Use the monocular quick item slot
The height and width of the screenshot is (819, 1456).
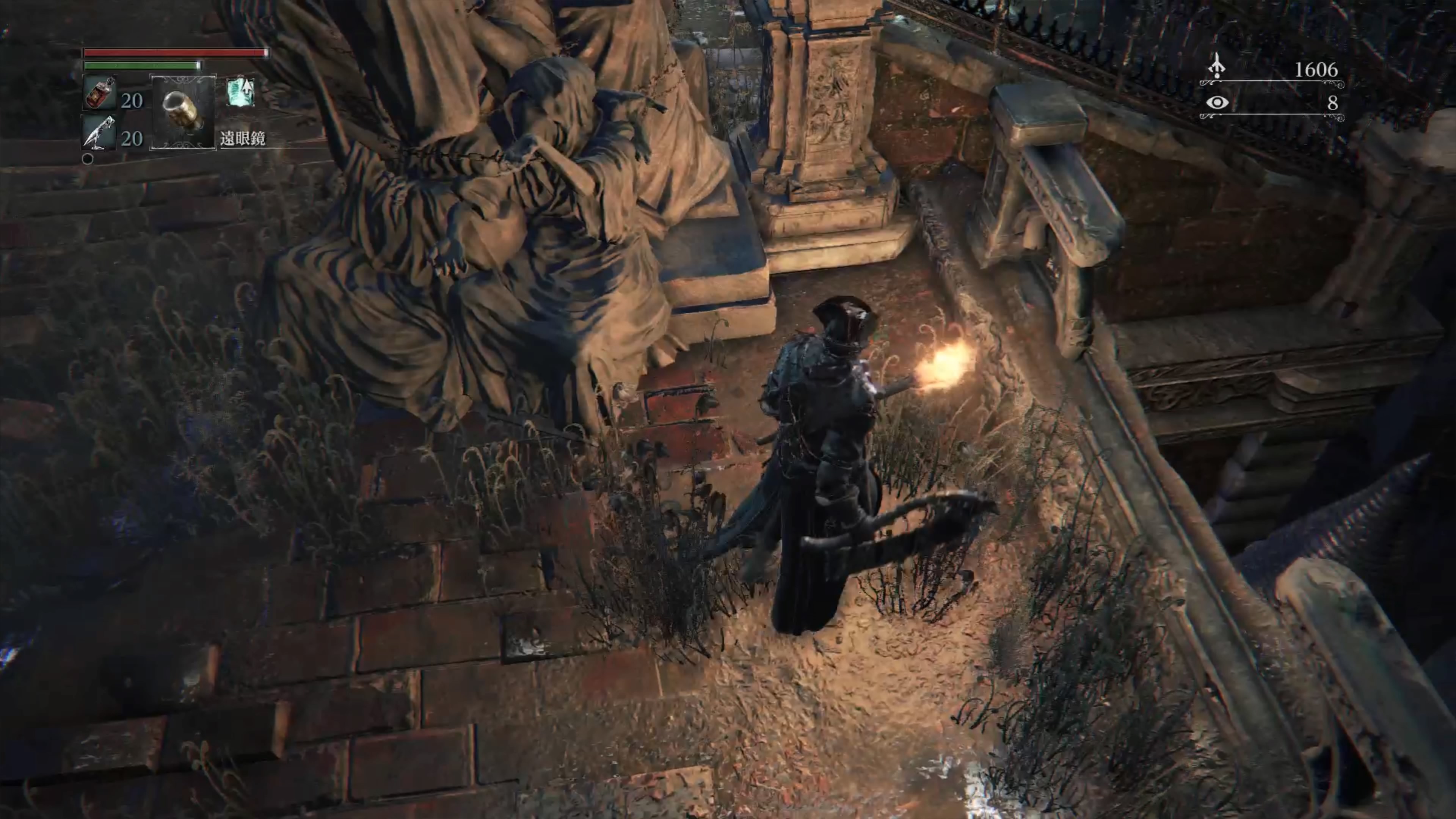(182, 112)
